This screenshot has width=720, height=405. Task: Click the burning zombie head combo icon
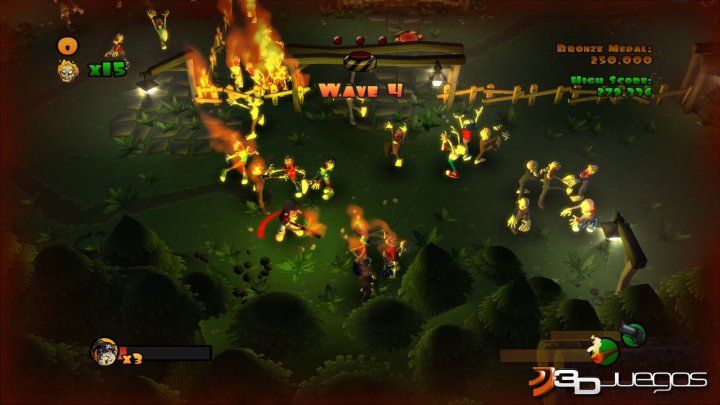tap(68, 69)
